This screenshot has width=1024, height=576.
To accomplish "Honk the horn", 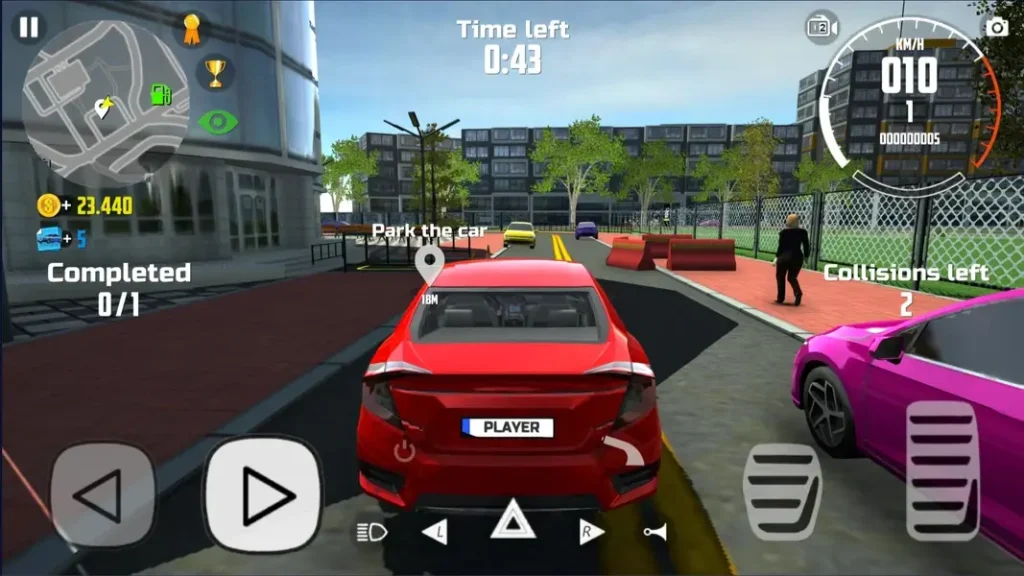I will (655, 532).
